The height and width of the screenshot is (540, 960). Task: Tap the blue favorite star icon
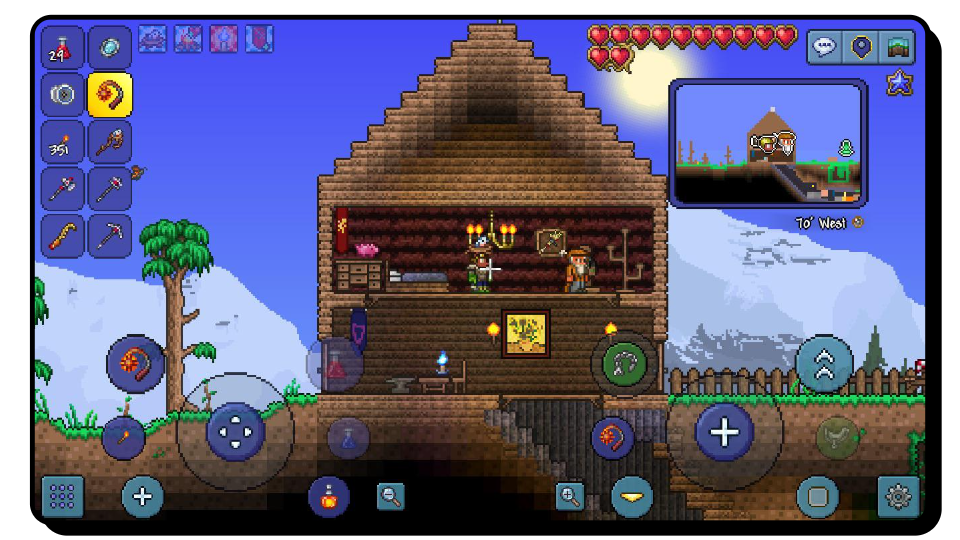pyautogui.click(x=899, y=83)
